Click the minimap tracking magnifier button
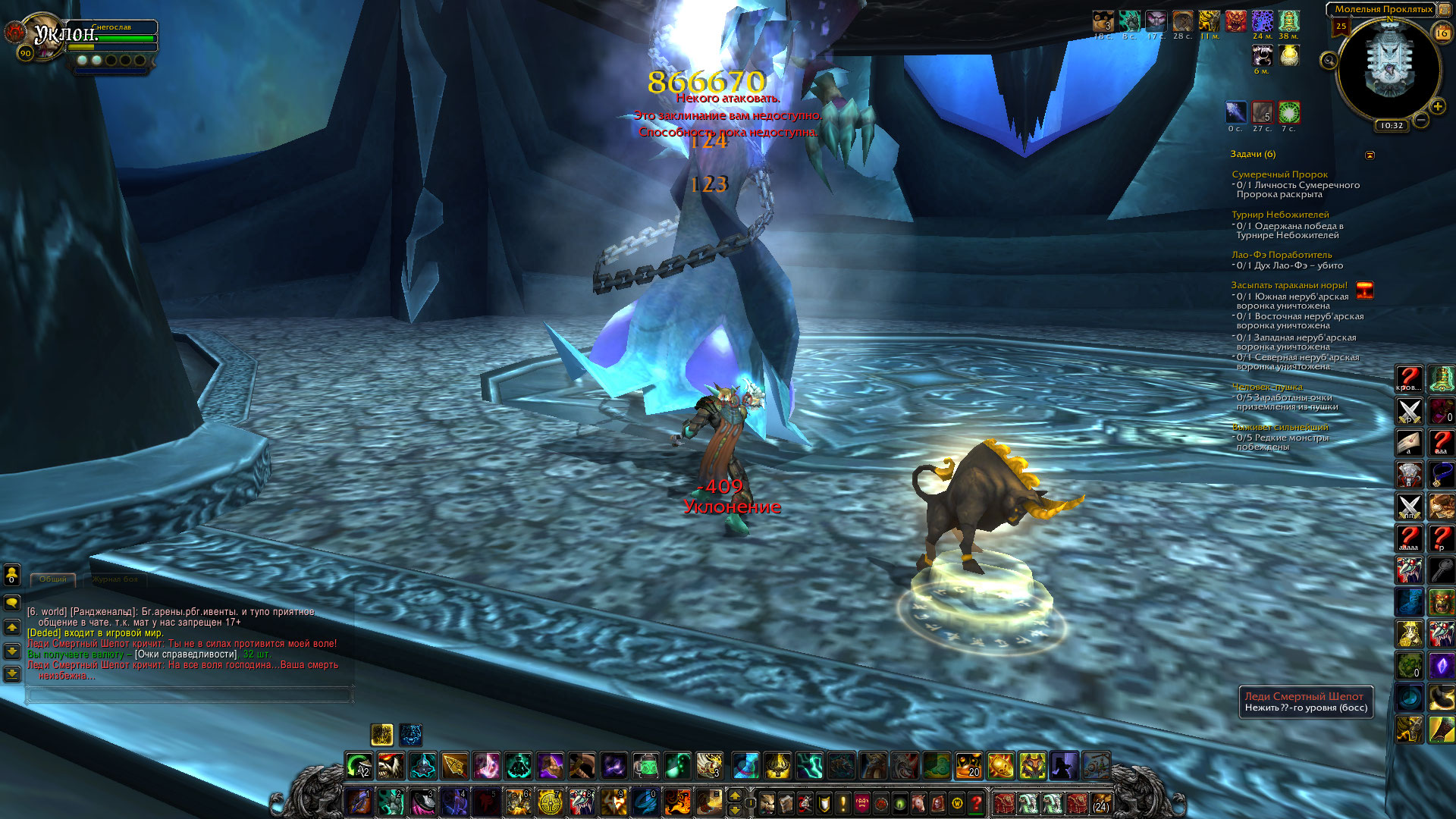Image resolution: width=1456 pixels, height=819 pixels. (x=1329, y=60)
